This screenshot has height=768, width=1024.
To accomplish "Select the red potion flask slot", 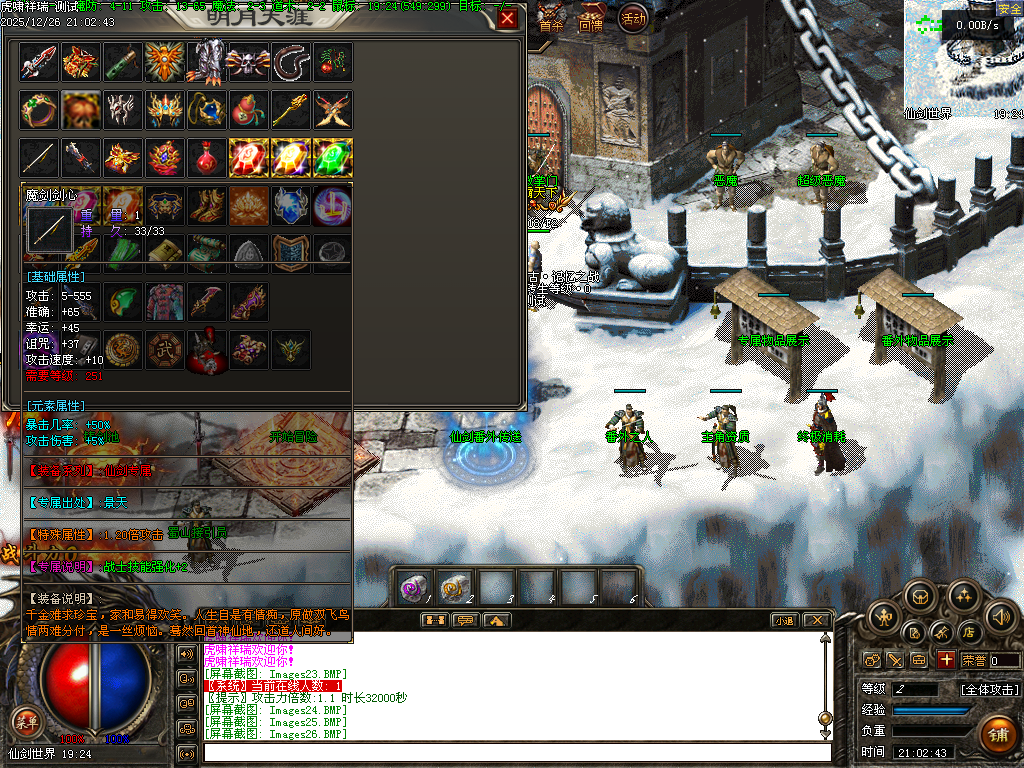I will click(x=207, y=157).
